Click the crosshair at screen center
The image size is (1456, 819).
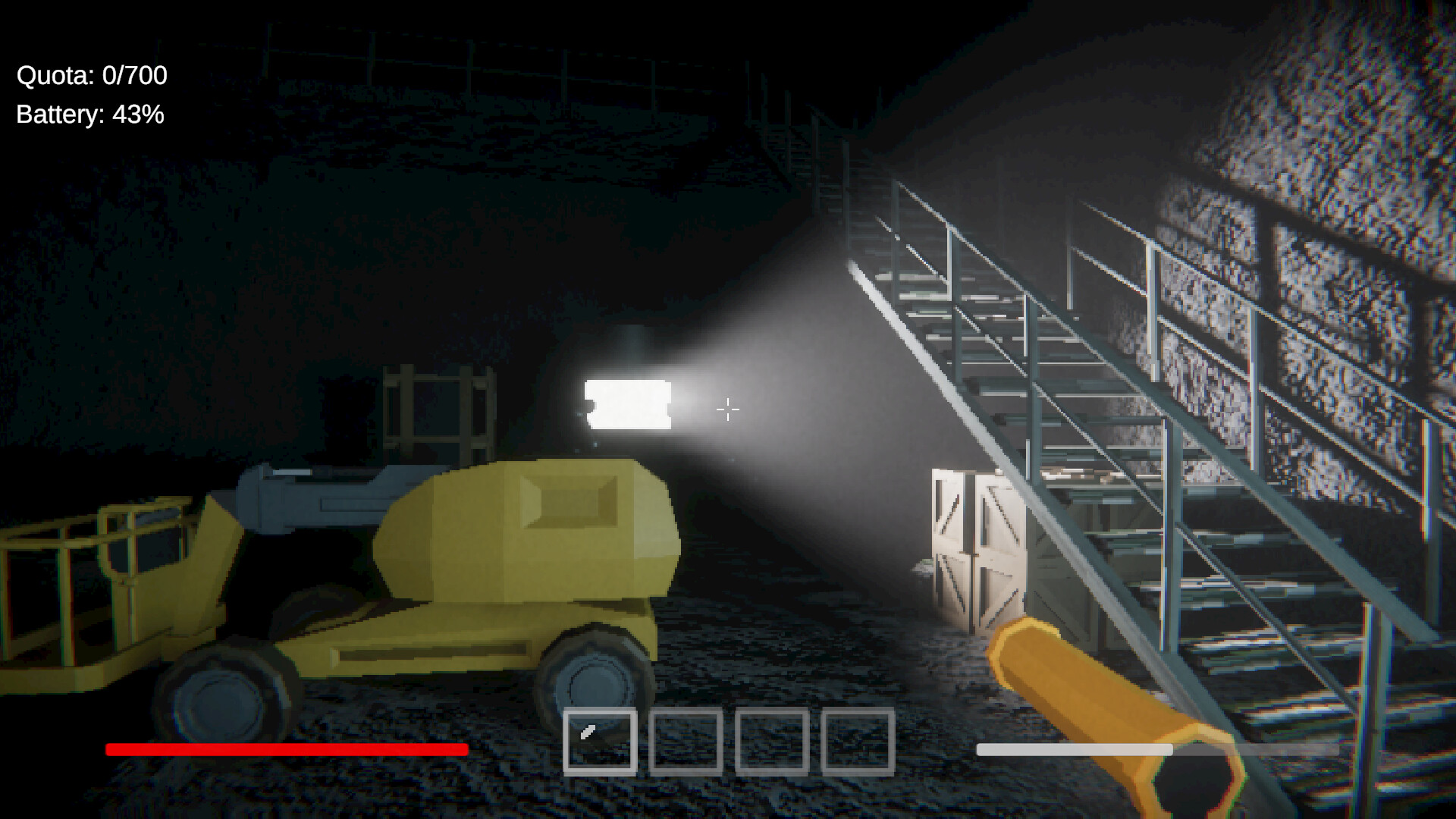click(726, 409)
